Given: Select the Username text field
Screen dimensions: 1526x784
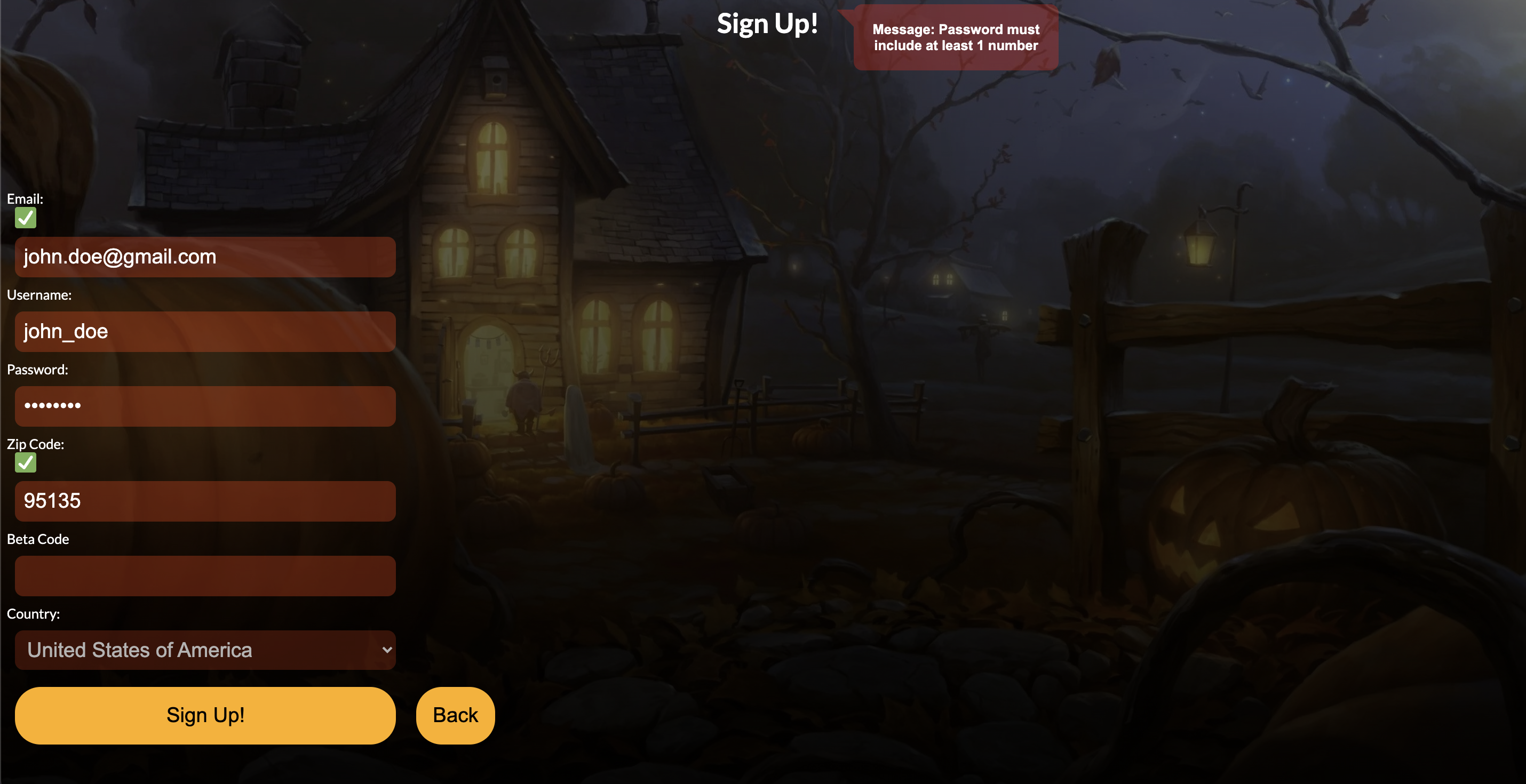Looking at the screenshot, I should pos(205,332).
